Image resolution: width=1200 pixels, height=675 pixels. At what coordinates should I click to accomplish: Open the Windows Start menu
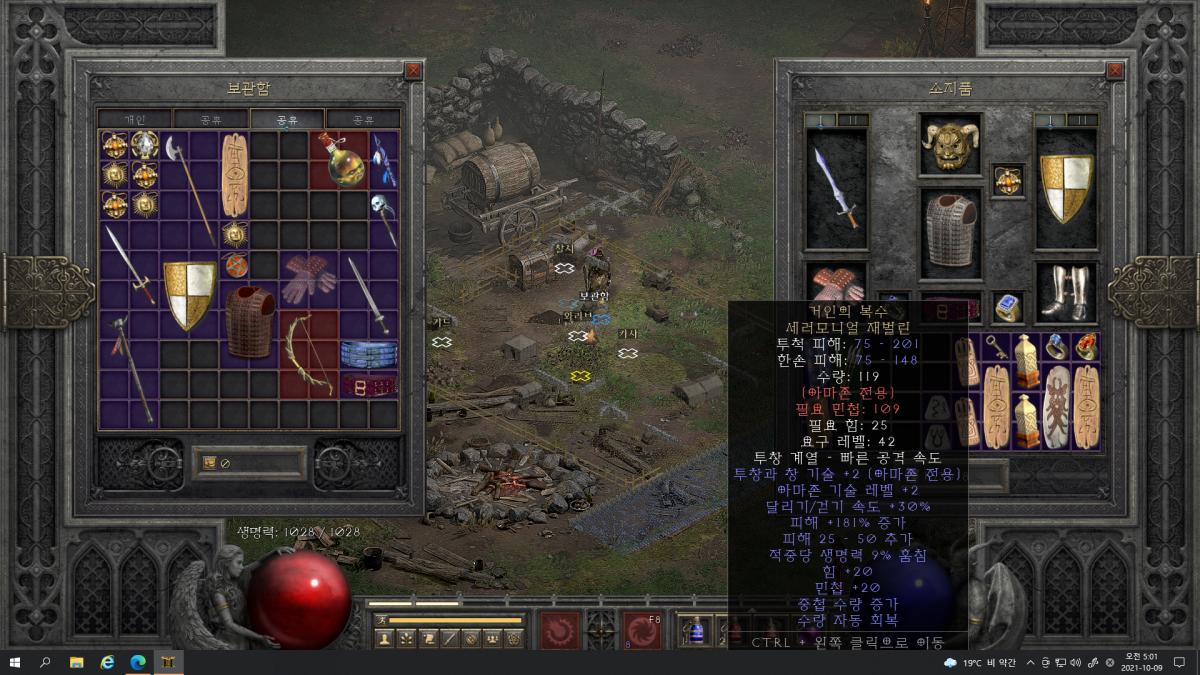[14, 662]
